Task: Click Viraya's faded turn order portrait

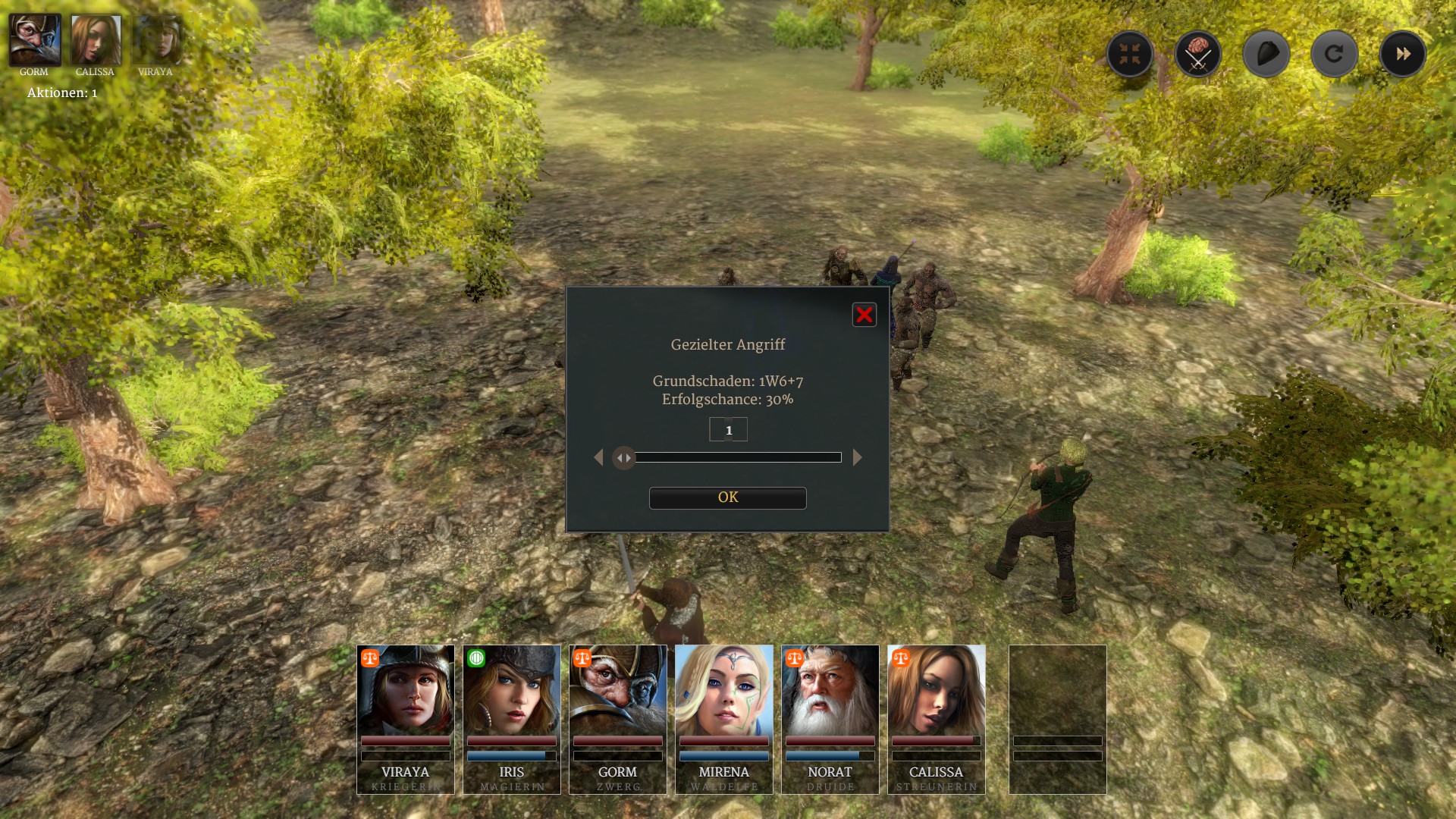Action: [156, 40]
